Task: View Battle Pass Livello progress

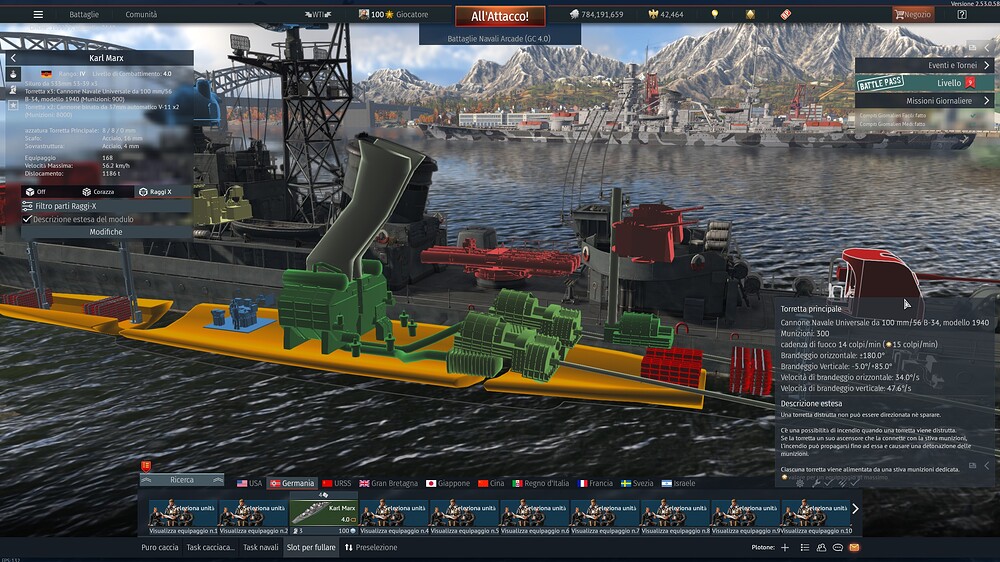Action: (x=926, y=84)
